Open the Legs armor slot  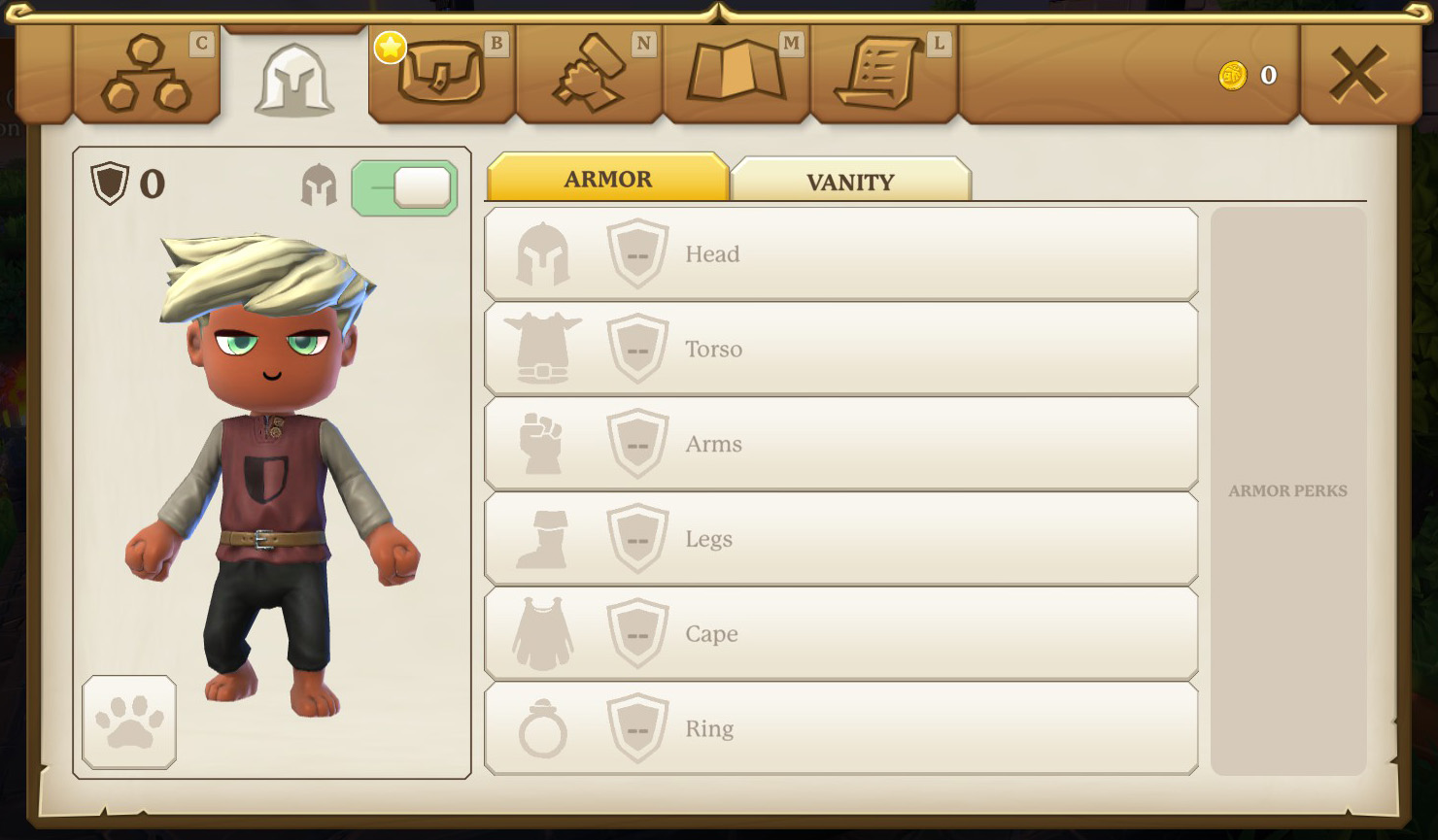[840, 539]
